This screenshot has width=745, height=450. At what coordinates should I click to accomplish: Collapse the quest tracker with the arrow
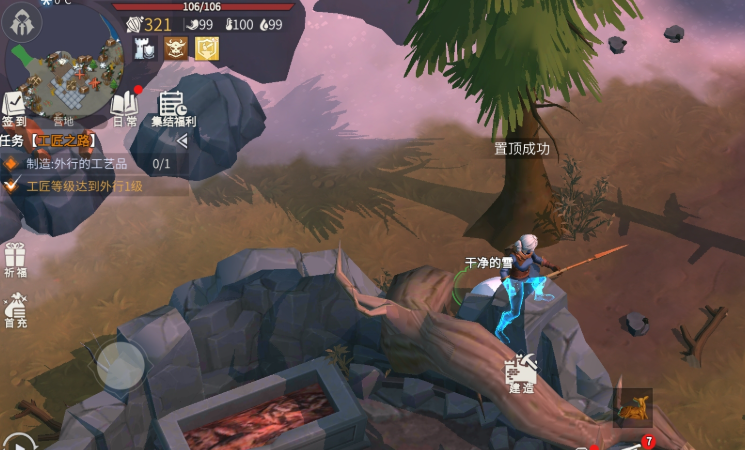(x=182, y=141)
